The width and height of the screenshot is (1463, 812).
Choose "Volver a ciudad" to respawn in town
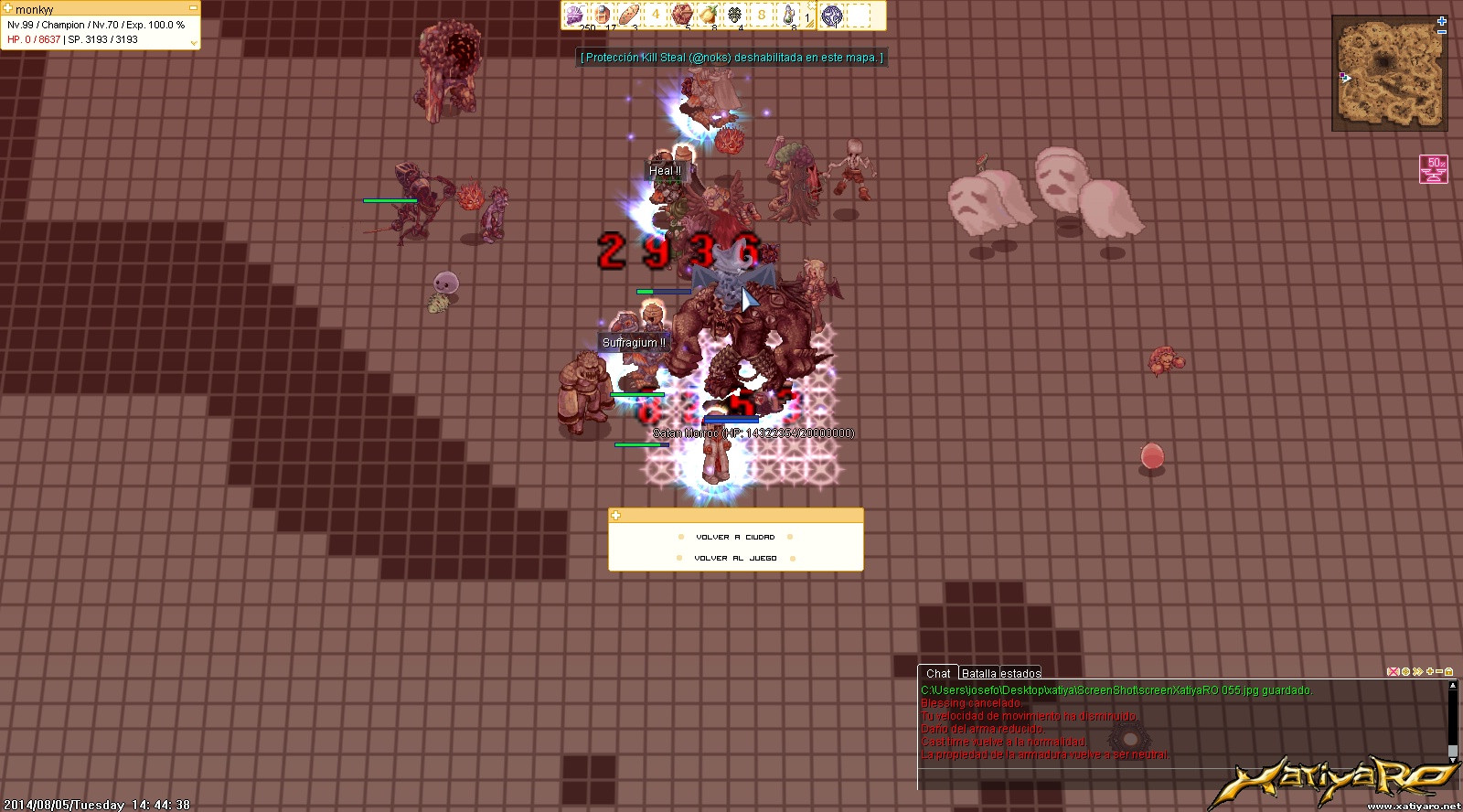point(735,538)
